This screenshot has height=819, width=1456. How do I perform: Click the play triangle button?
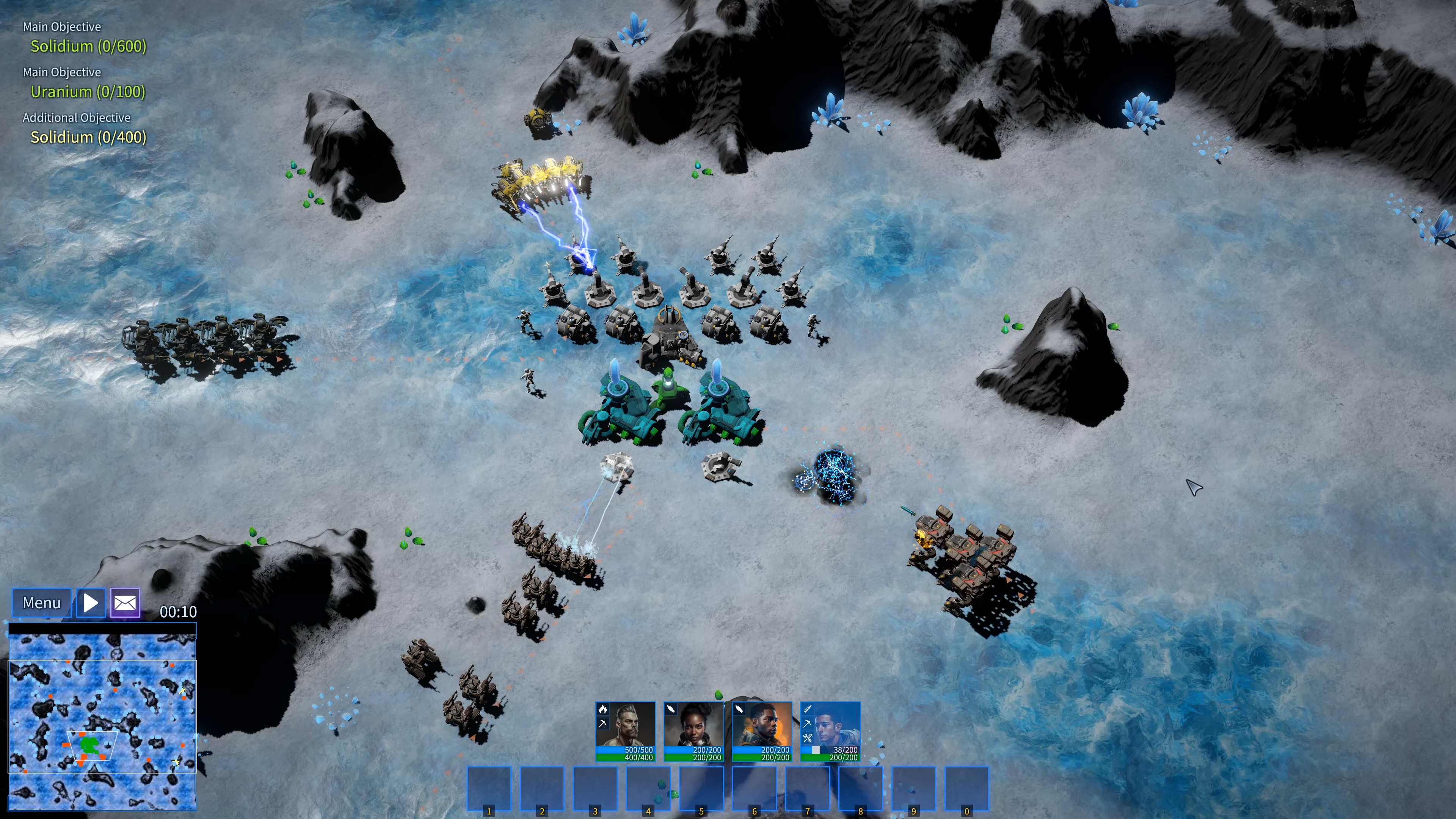click(91, 602)
